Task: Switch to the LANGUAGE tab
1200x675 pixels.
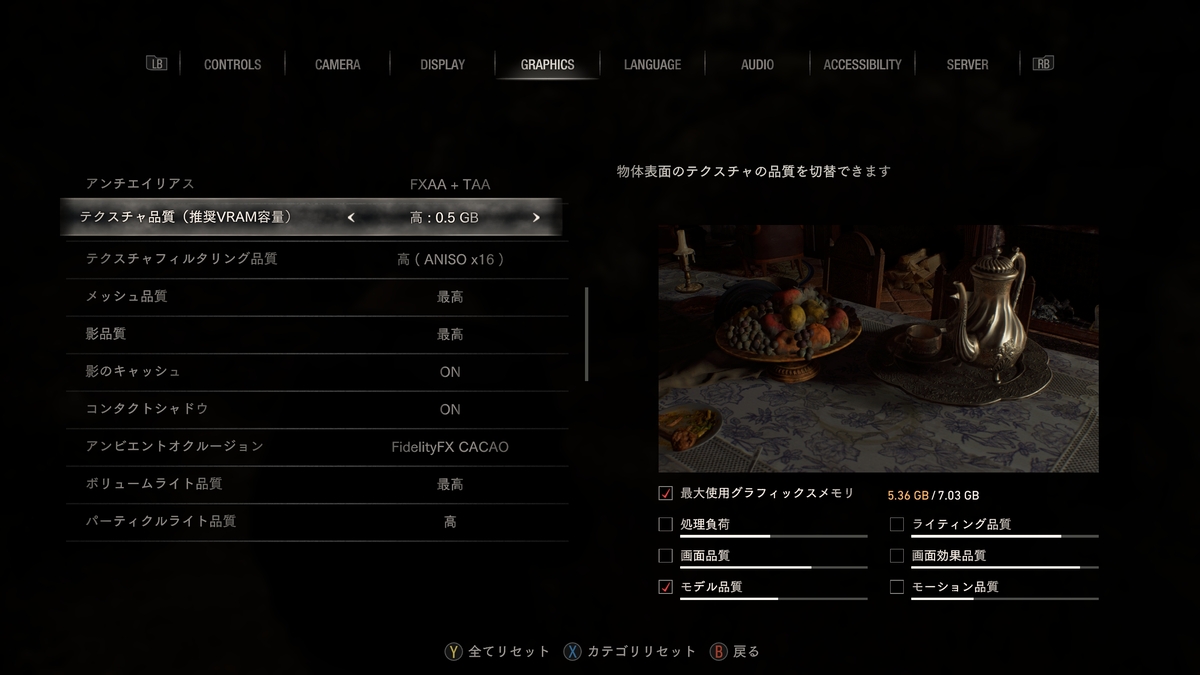Action: click(x=652, y=64)
